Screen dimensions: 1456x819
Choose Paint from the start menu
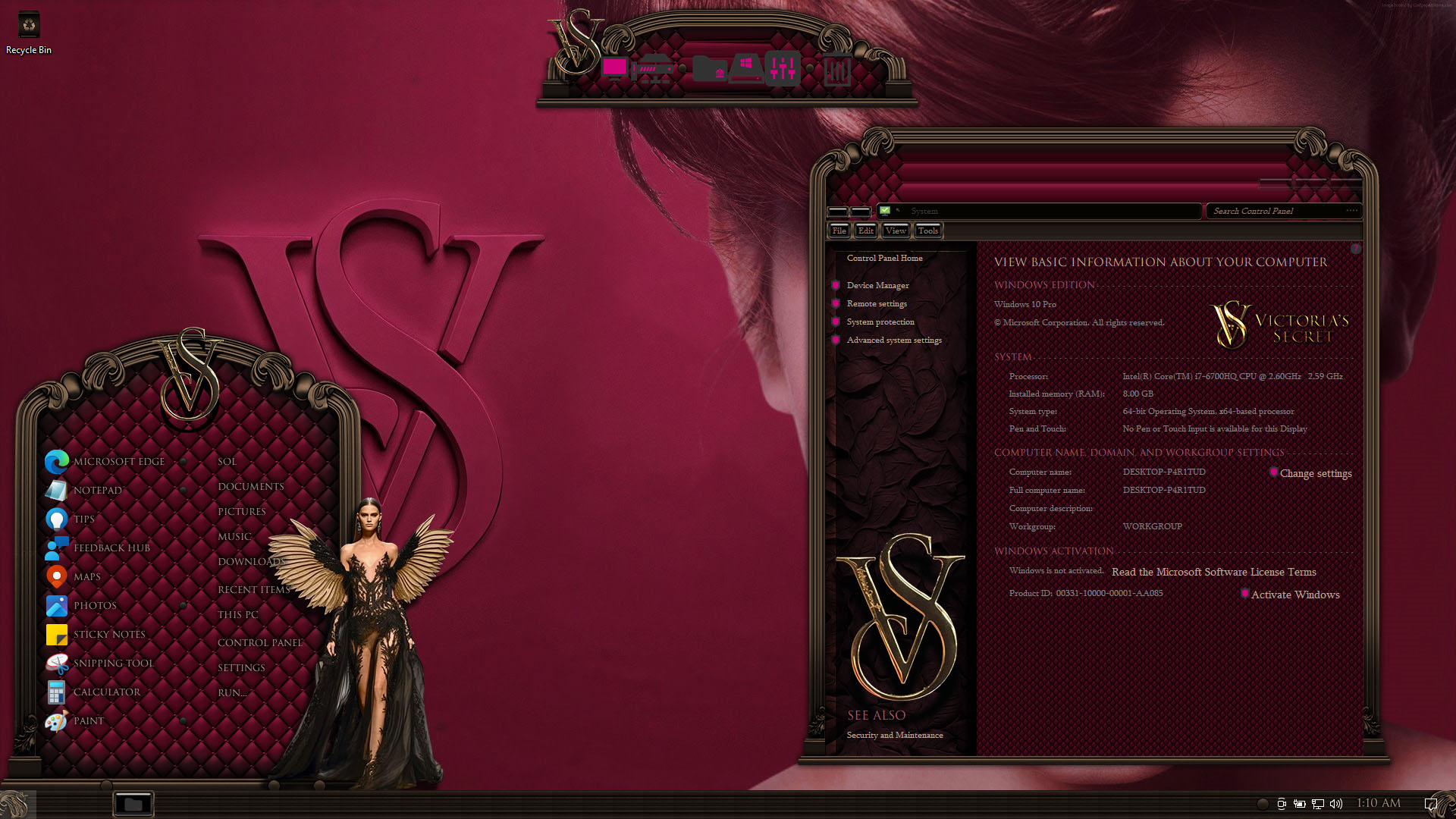88,720
